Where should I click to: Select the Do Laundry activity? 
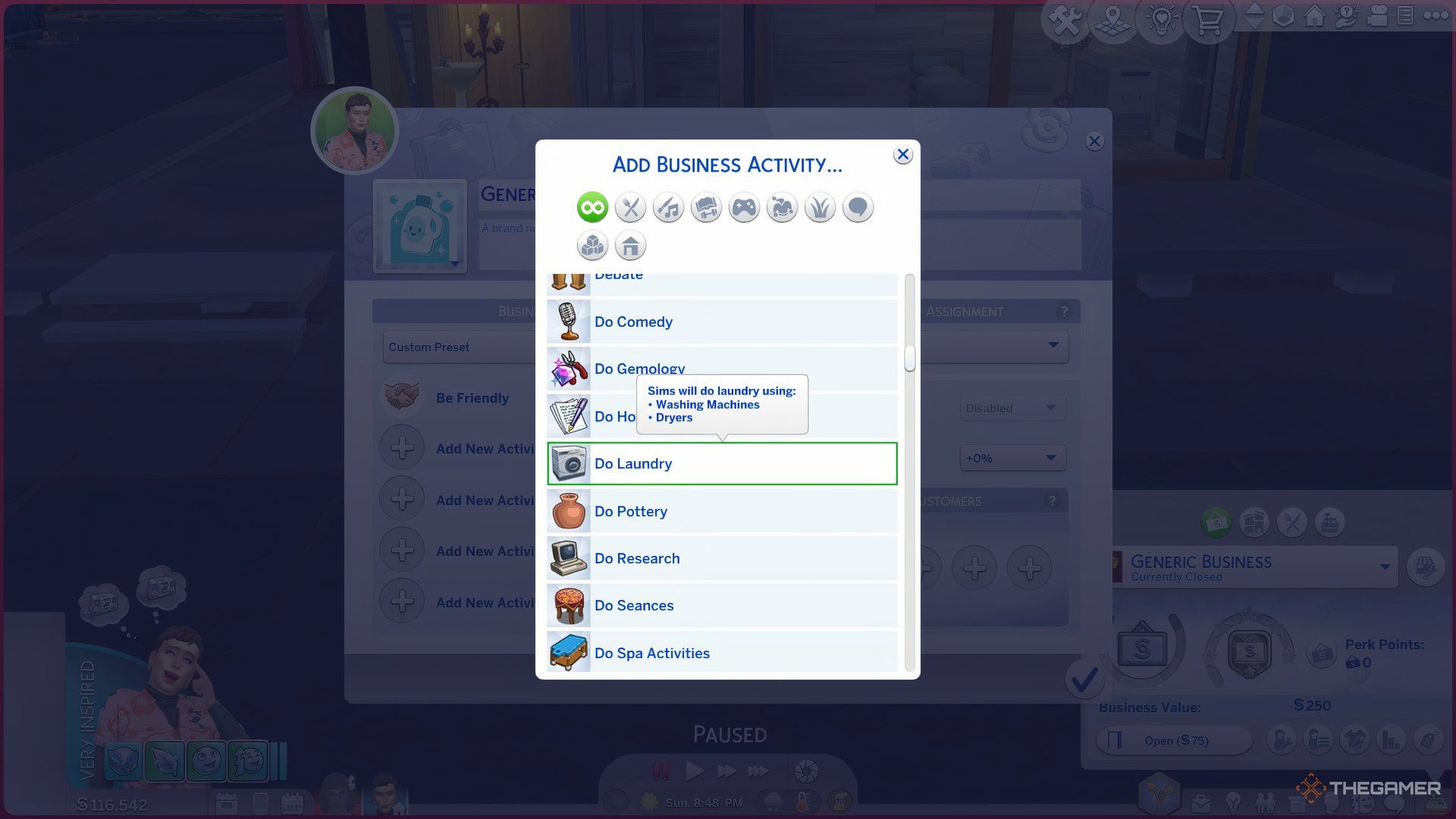pyautogui.click(x=721, y=463)
